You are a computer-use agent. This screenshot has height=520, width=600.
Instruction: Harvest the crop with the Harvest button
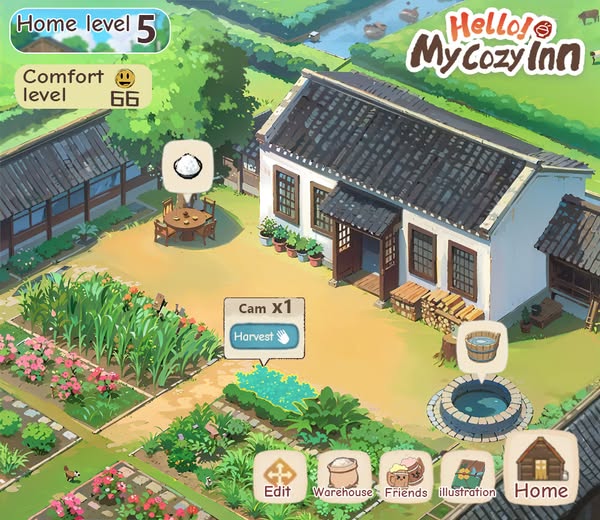(260, 337)
